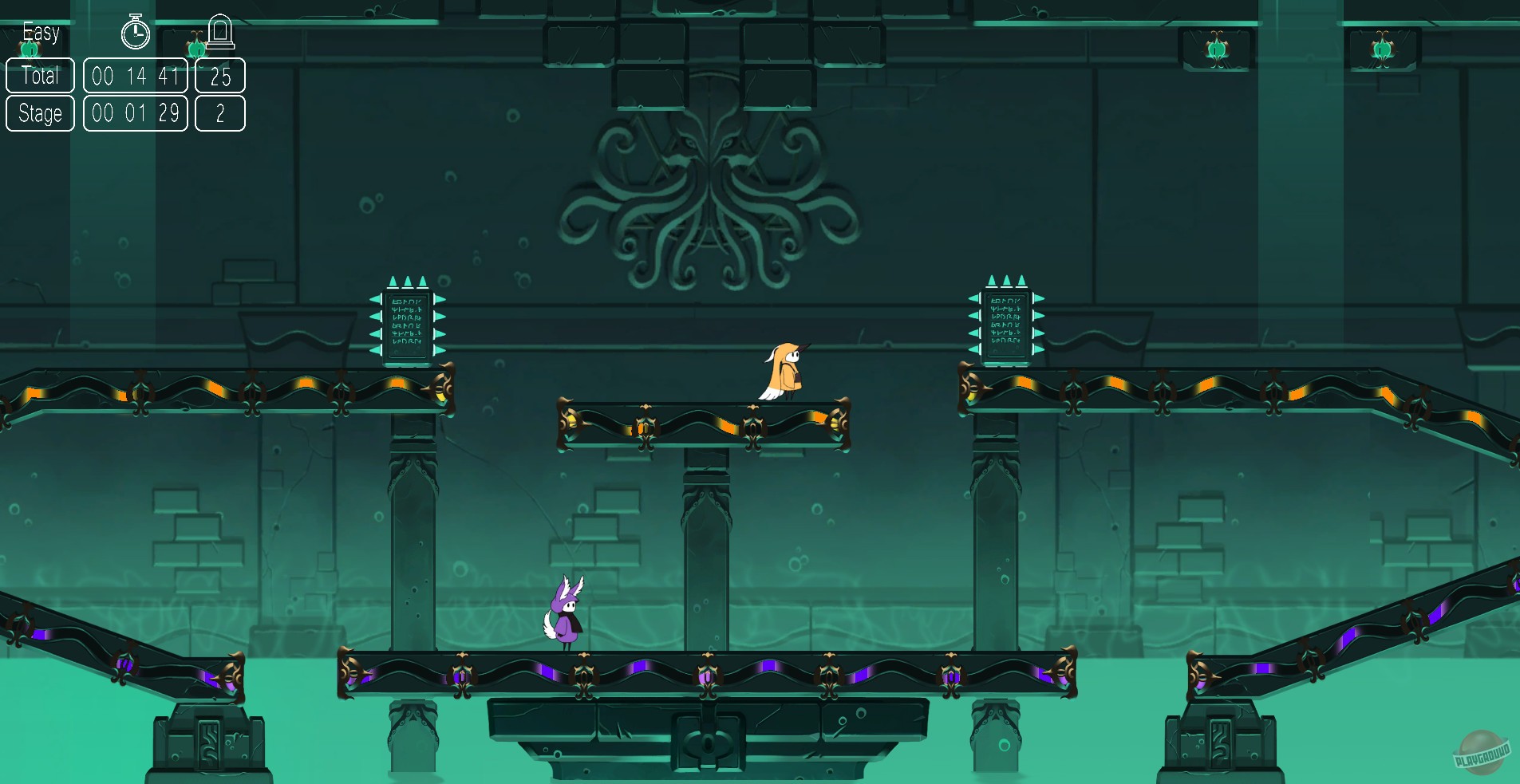This screenshot has height=784, width=1520.
Task: Click the right glowing rune sign with spikes
Action: pos(1006,321)
